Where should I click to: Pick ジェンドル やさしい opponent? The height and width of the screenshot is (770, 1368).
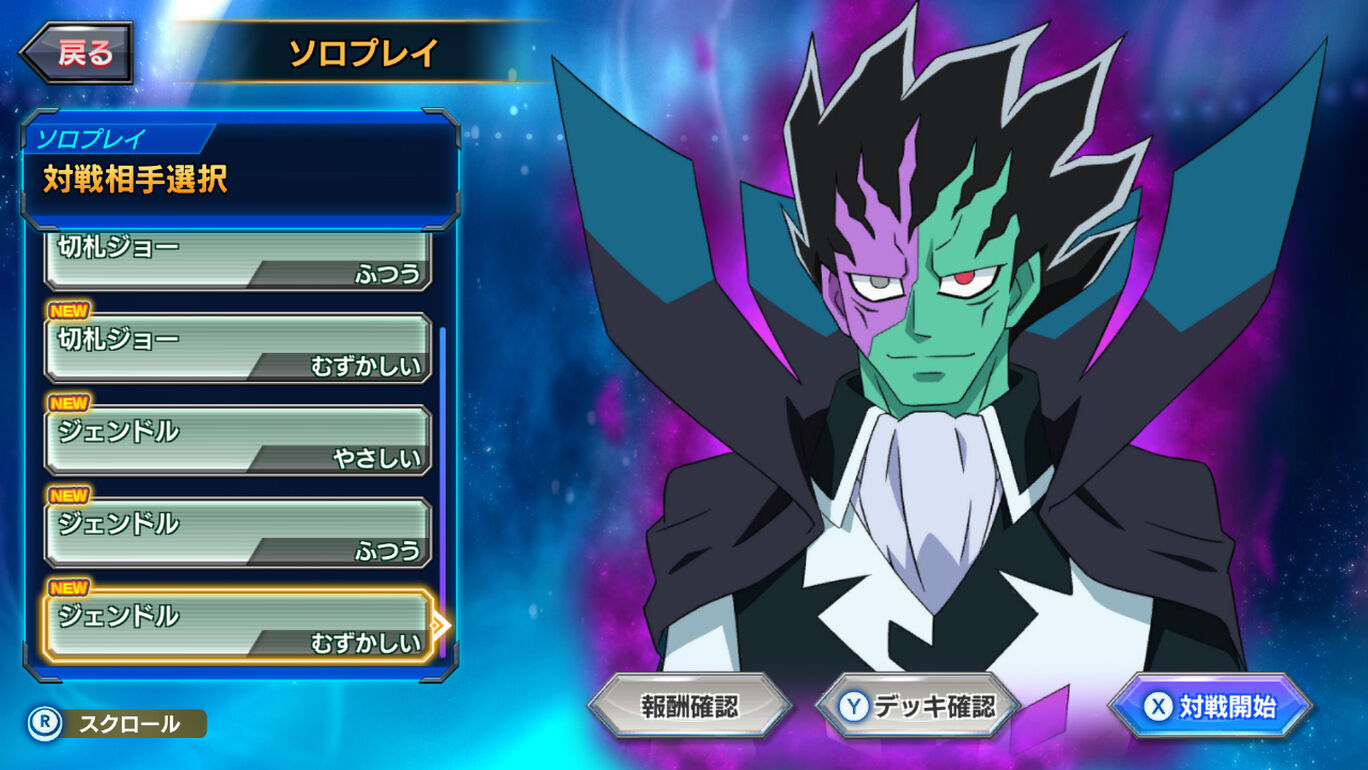[238, 441]
